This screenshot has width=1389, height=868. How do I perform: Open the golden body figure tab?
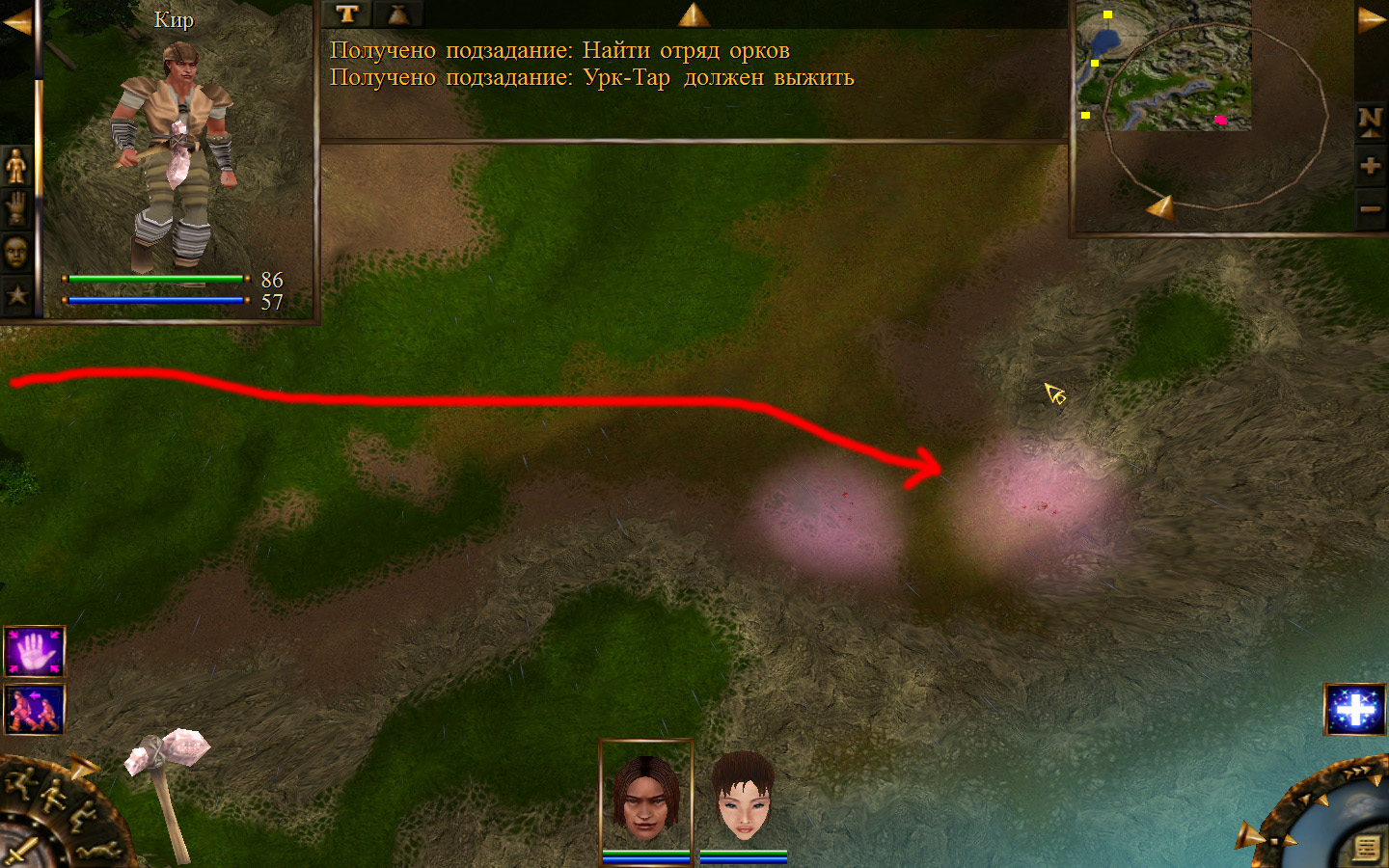click(x=16, y=167)
